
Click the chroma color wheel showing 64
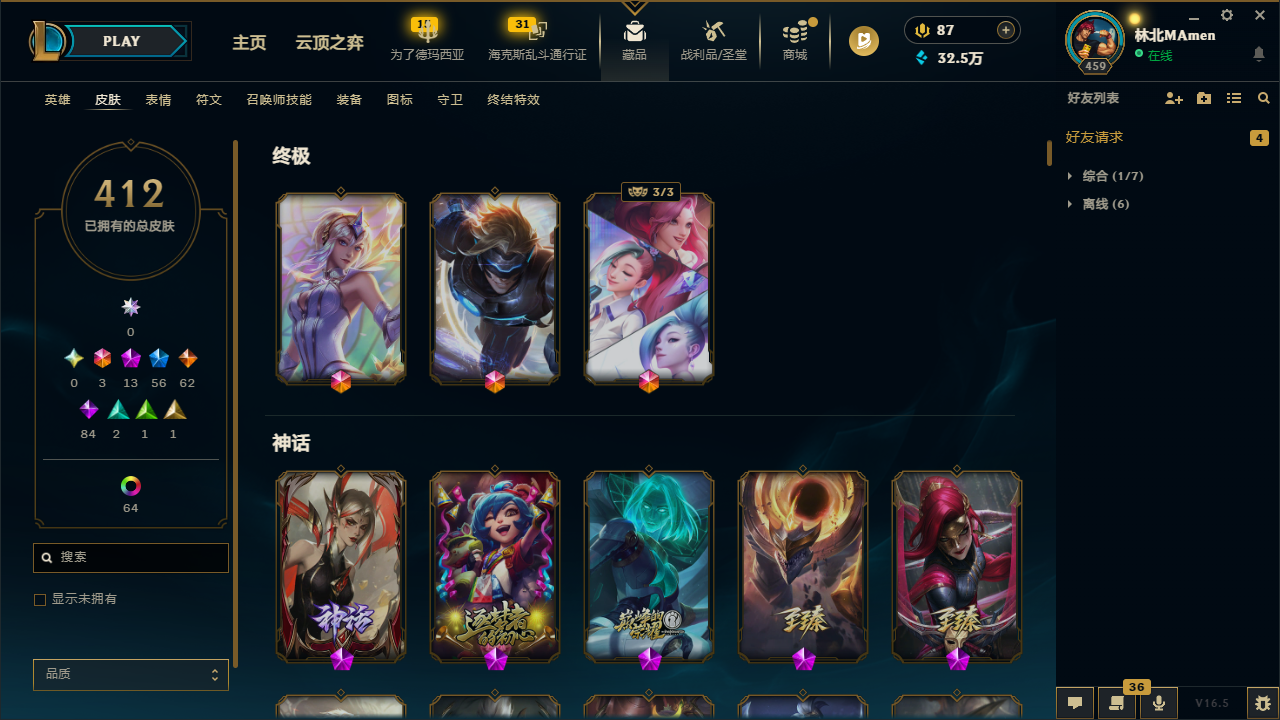point(130,486)
